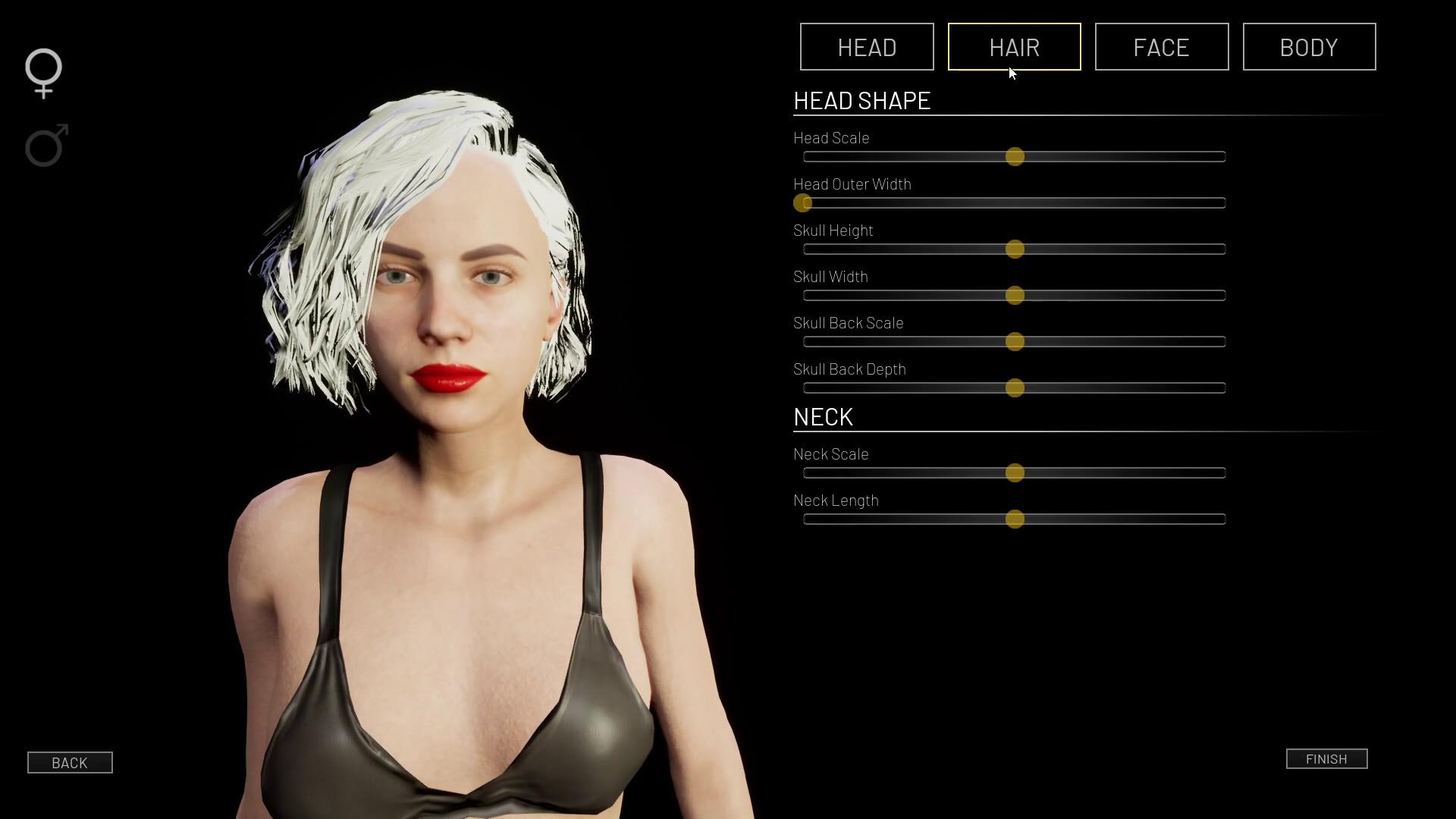Select the Neck Length slider handle
Image resolution: width=1456 pixels, height=819 pixels.
tap(1015, 519)
